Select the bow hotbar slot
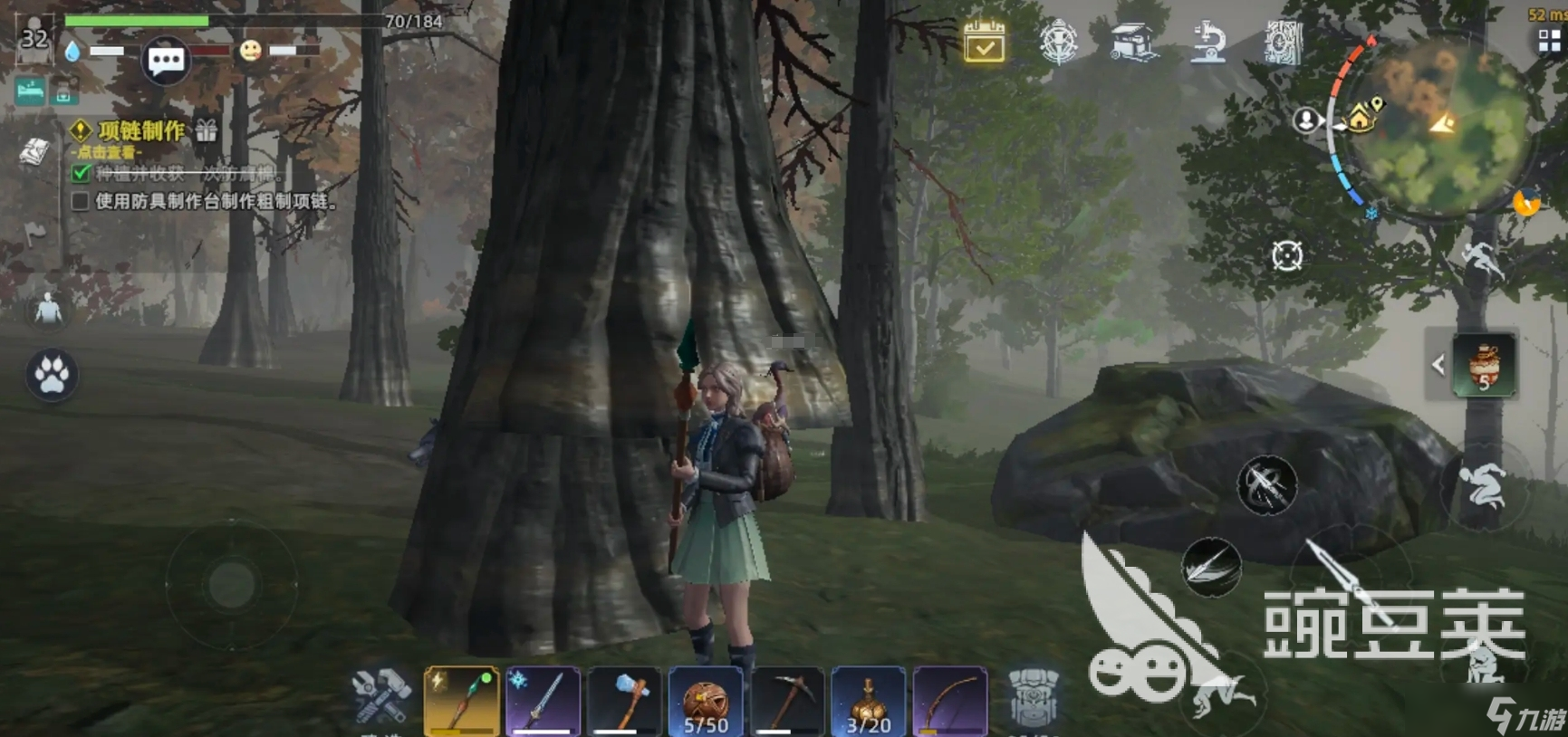The height and width of the screenshot is (737, 1568). tap(949, 701)
